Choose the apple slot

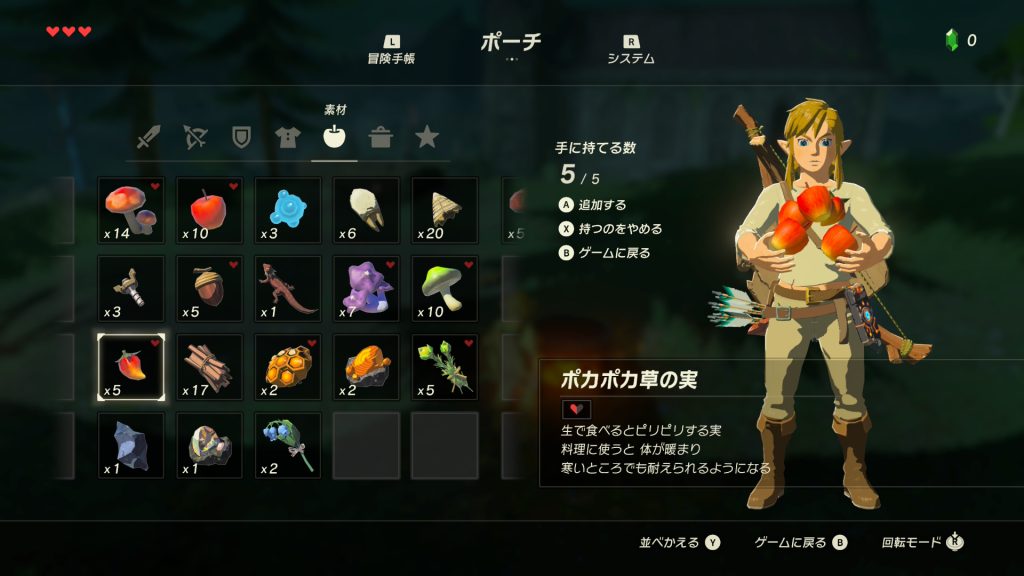coord(209,211)
